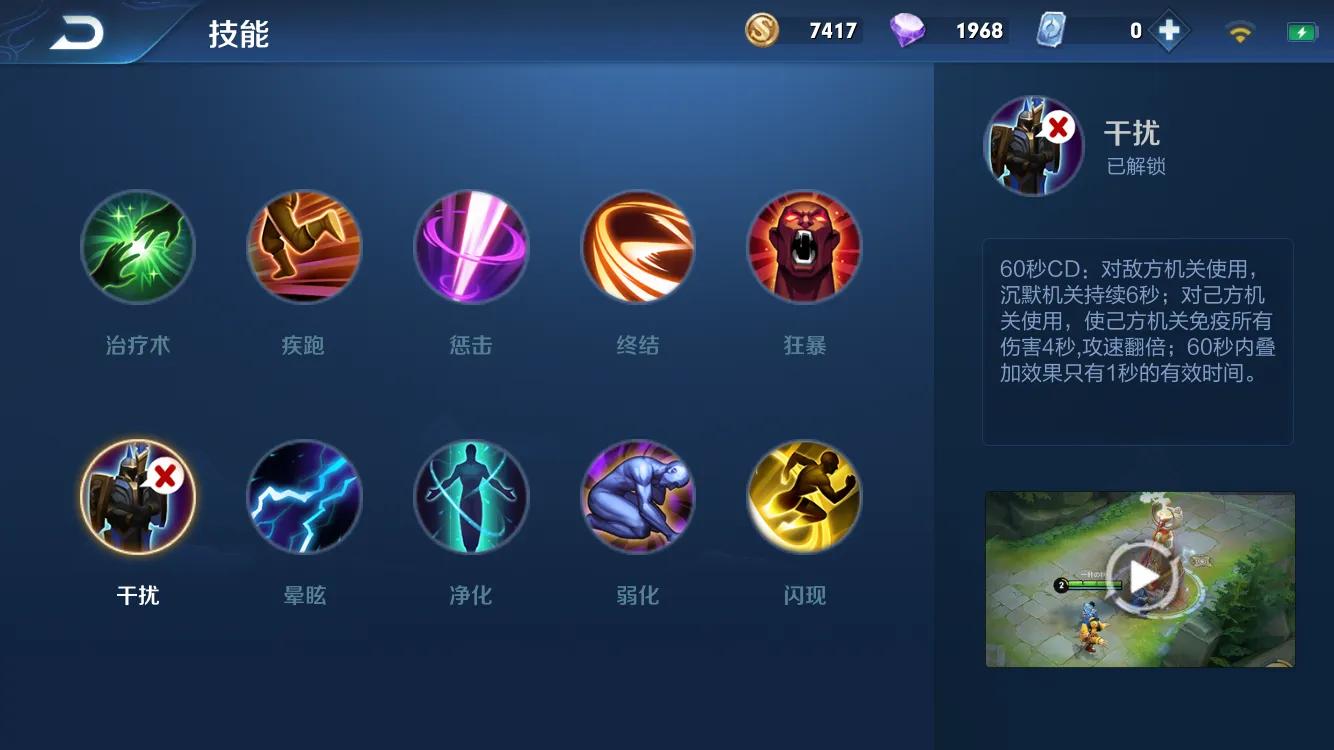Select the 惩击 smite skill icon
The height and width of the screenshot is (750, 1334).
coord(471,246)
